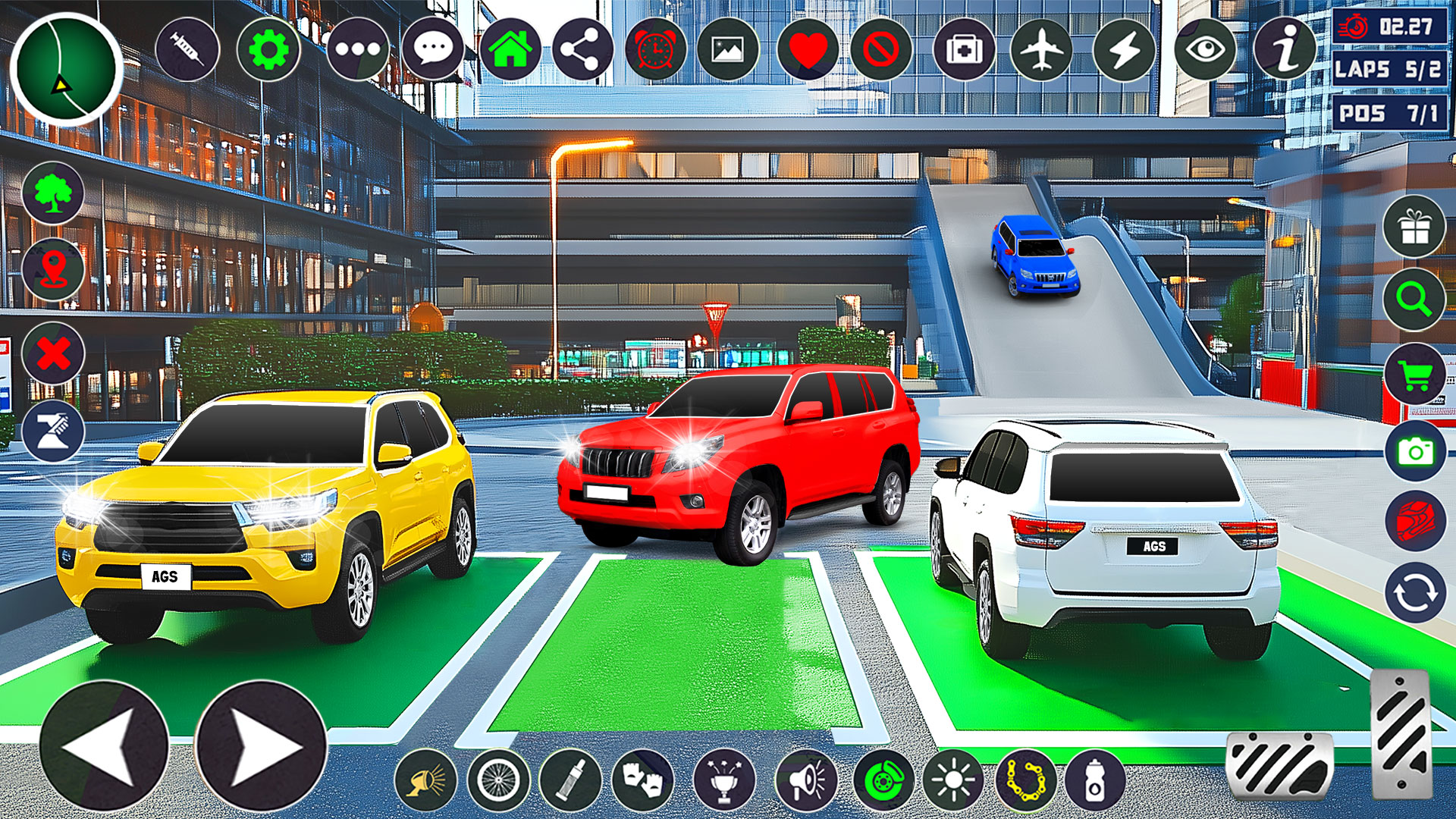Steer right with the right arrow button

pyautogui.click(x=260, y=746)
